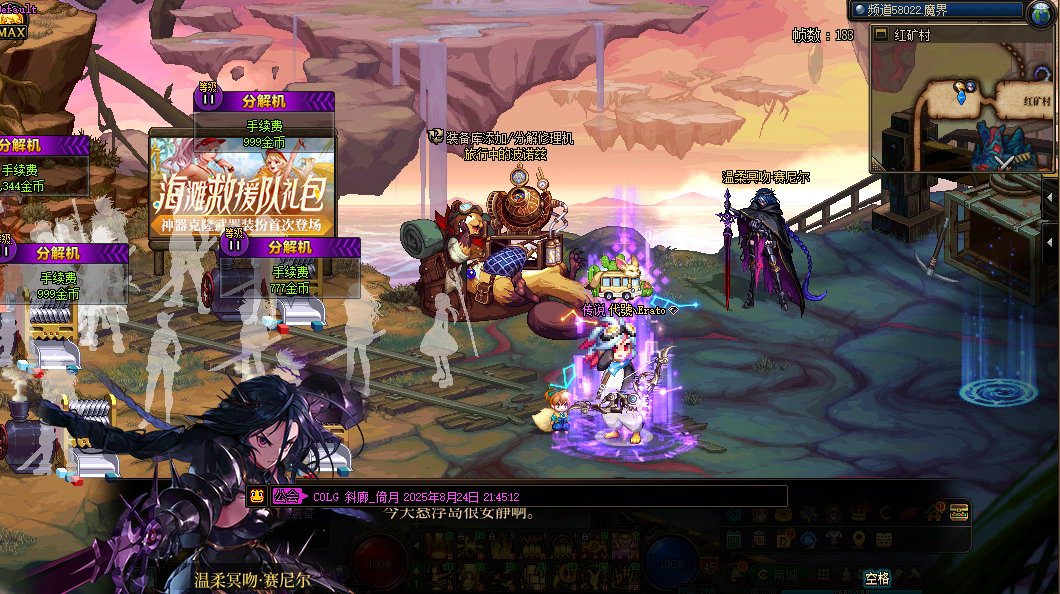Open the golden treasure chest menu icon
This screenshot has height=594, width=1060.
click(959, 513)
